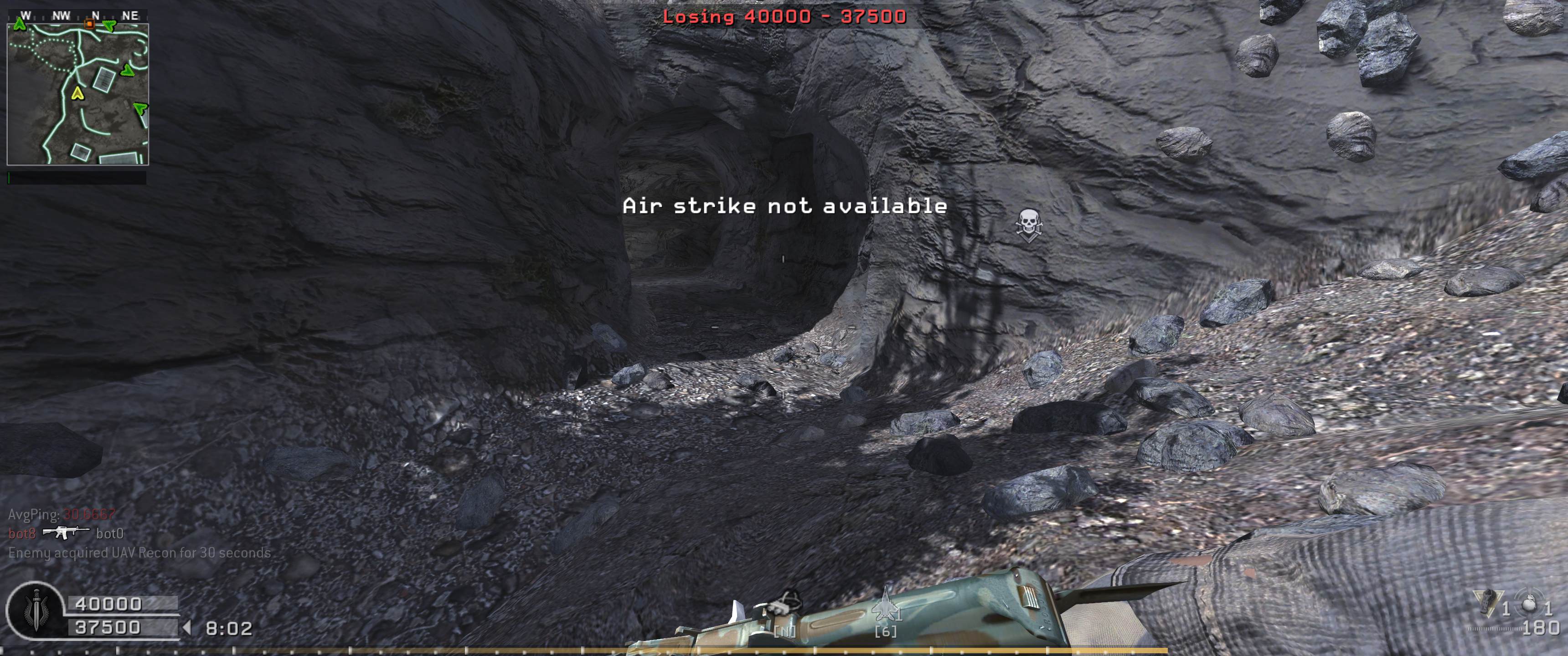The image size is (1568, 656).
Task: Click the orange square marker on minimap
Action: coord(89,24)
